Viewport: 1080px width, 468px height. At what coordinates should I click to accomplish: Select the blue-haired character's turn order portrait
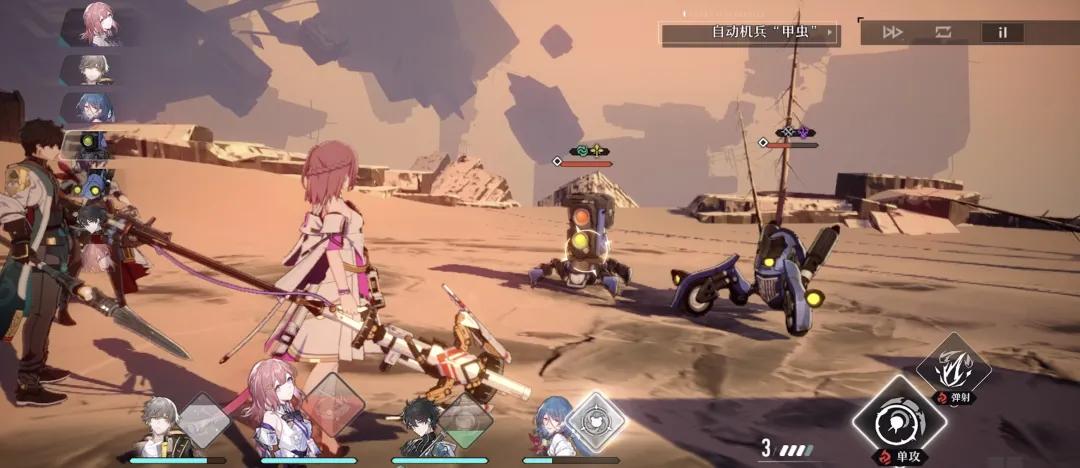point(96,106)
